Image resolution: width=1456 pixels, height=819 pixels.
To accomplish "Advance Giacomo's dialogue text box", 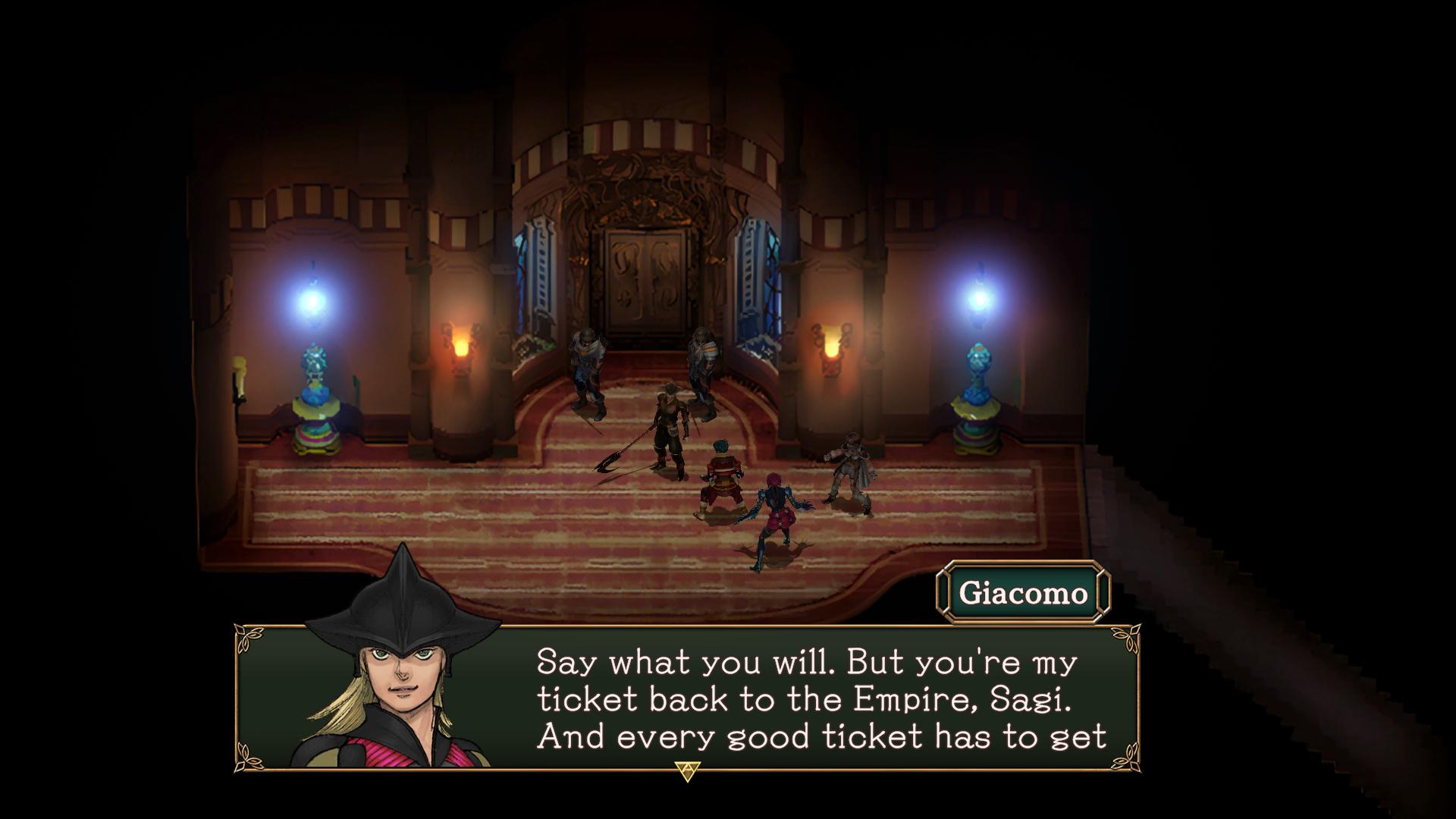I will 686,771.
